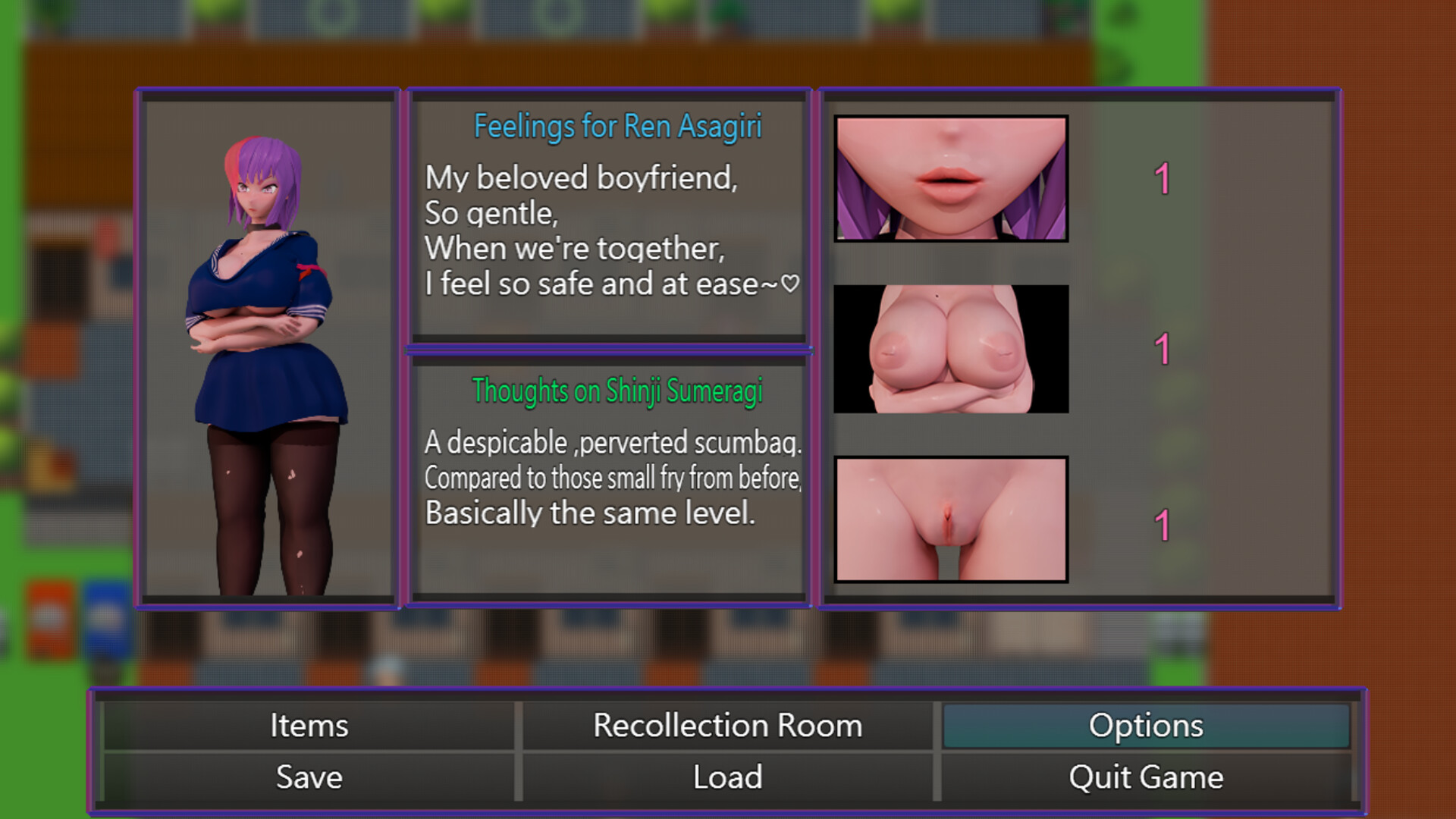The width and height of the screenshot is (1456, 819).
Task: Quit Game from the bottom menu
Action: pyautogui.click(x=1146, y=777)
